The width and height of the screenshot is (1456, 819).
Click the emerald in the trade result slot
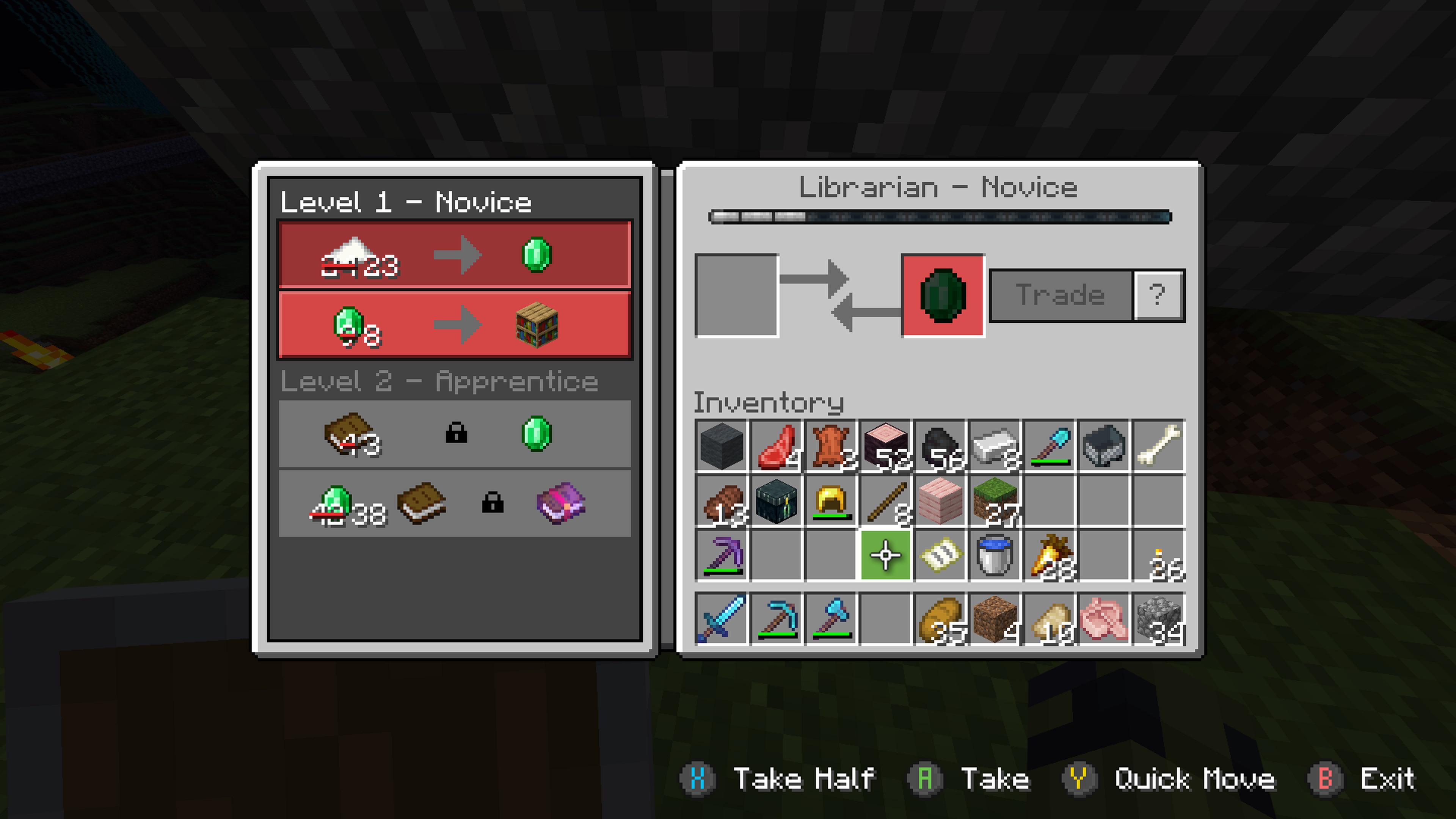[942, 294]
